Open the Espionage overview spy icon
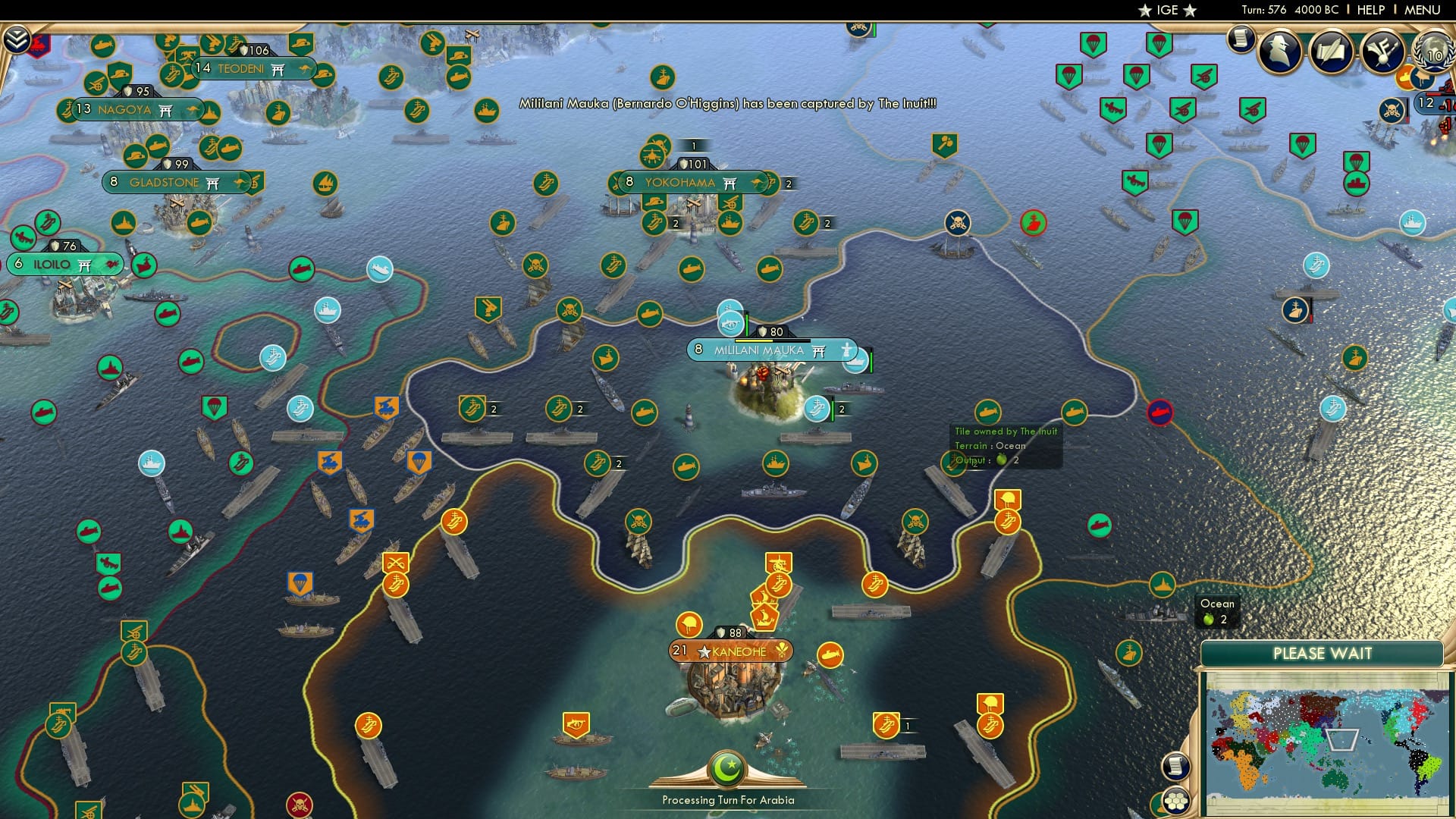Viewport: 1456px width, 819px height. (1282, 53)
